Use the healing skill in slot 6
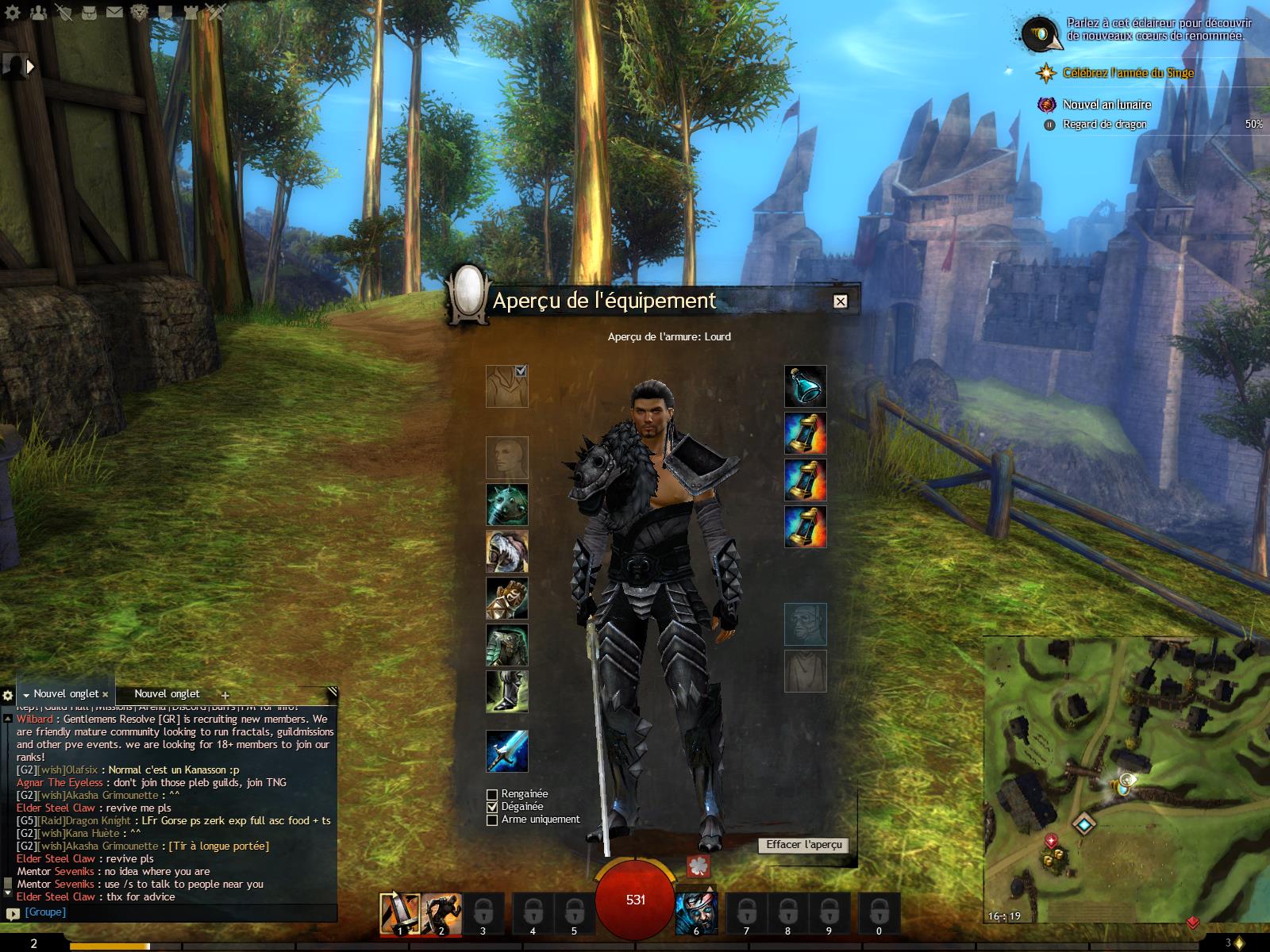Viewport: 1270px width, 952px height. [x=696, y=912]
